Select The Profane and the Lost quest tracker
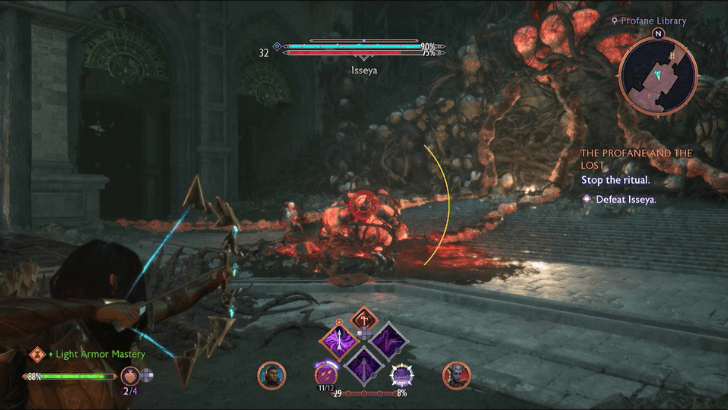Screen dimensions: 728x410 (636, 159)
